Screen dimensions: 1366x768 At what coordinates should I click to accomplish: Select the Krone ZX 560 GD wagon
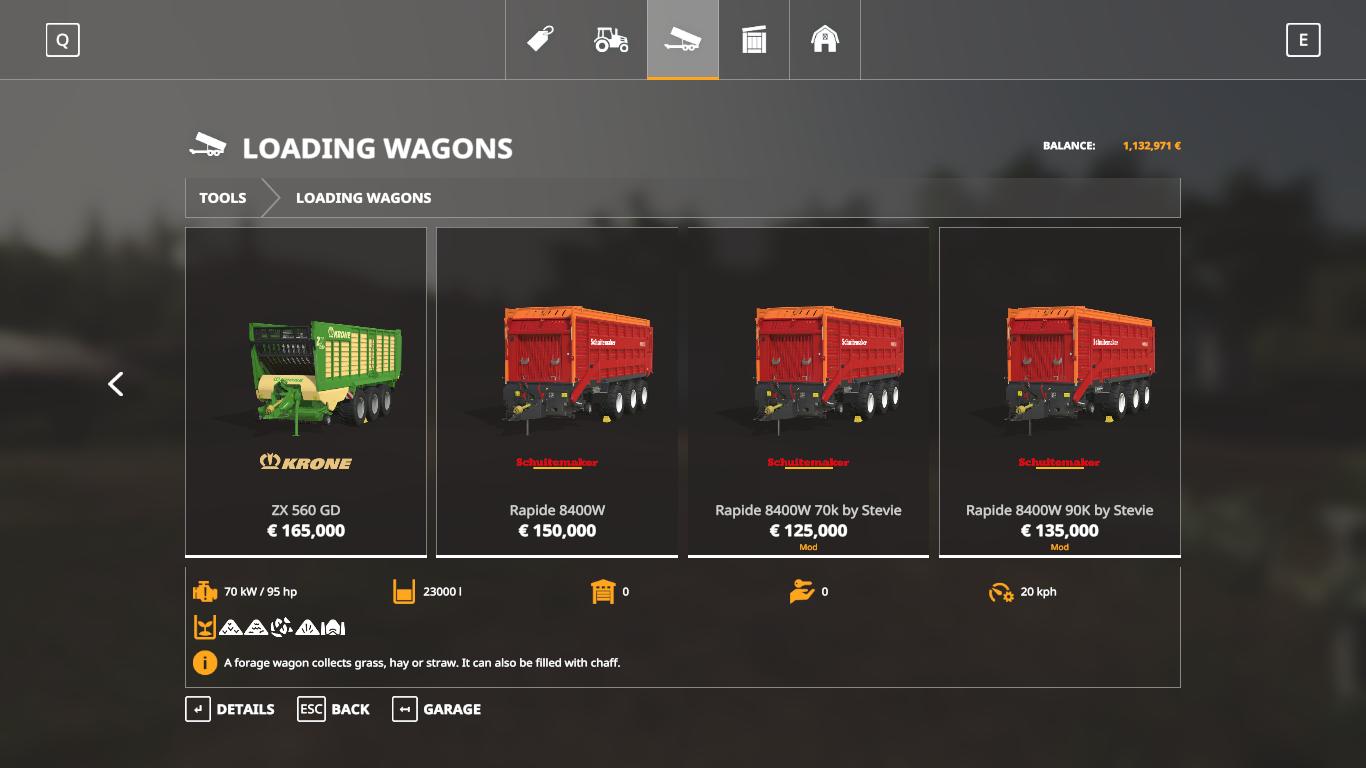pyautogui.click(x=306, y=391)
